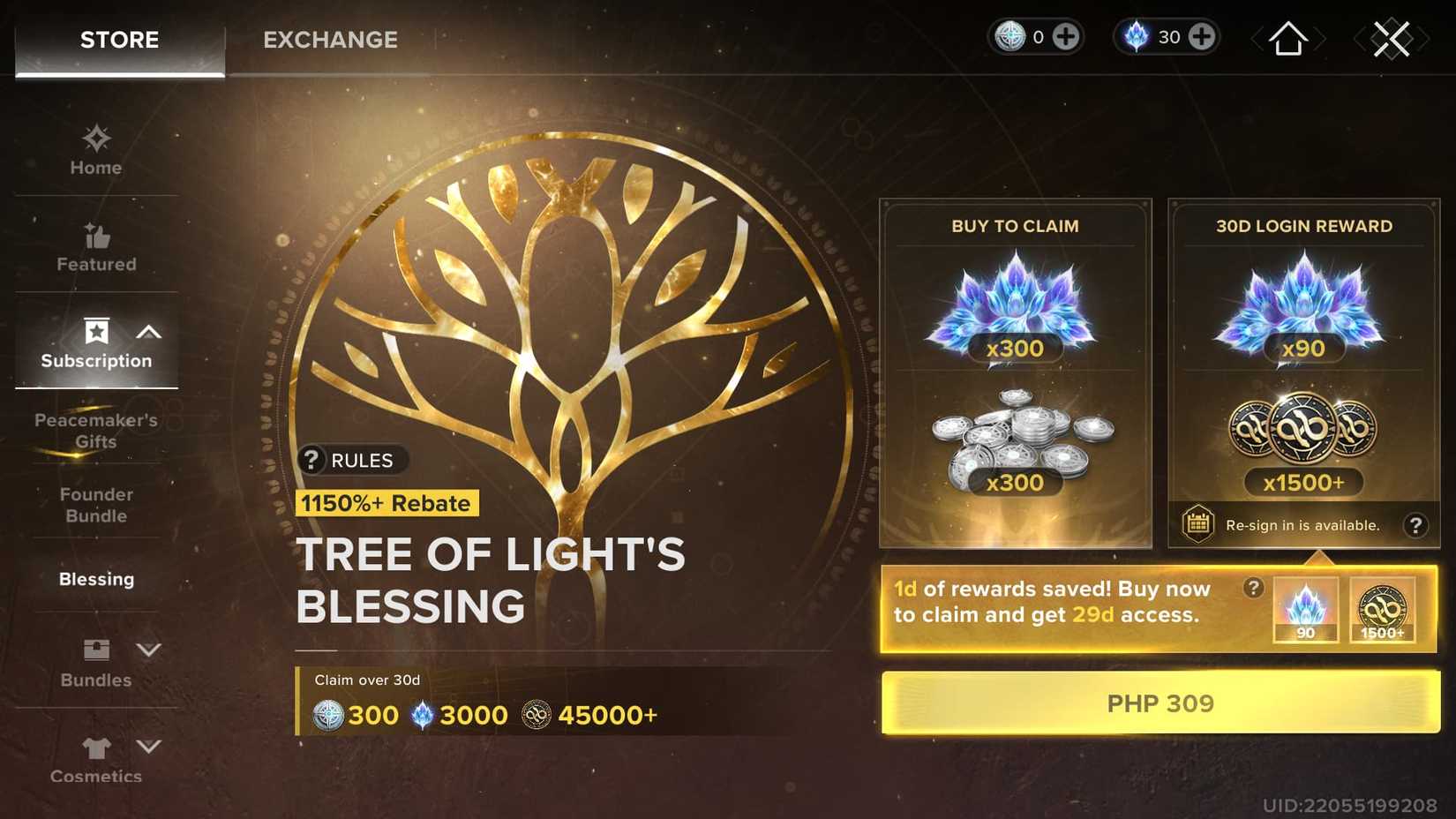Select the STORE tab
This screenshot has width=1456, height=819.
(x=119, y=40)
